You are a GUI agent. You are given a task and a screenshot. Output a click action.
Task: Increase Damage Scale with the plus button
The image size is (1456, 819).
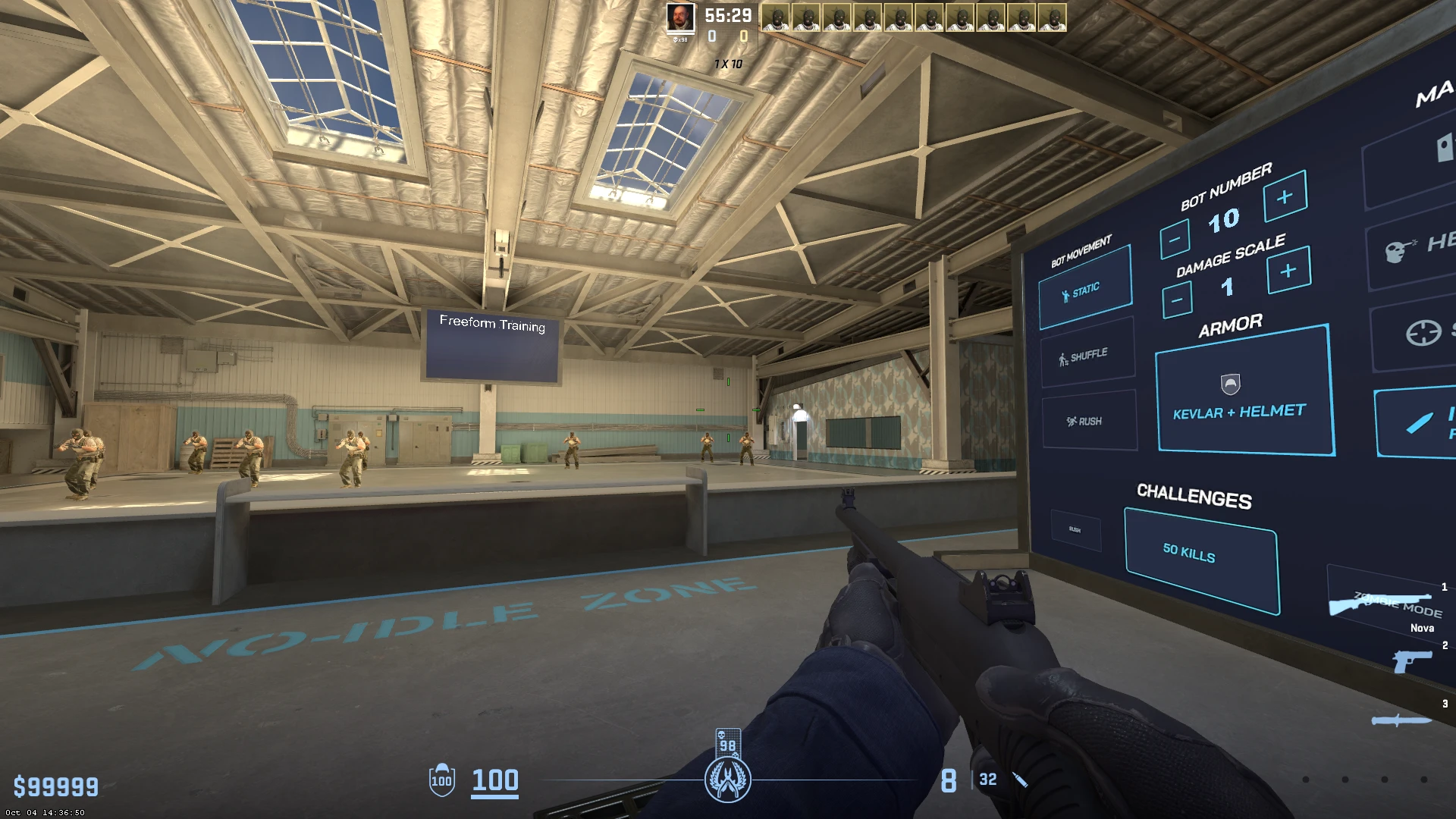click(1286, 270)
